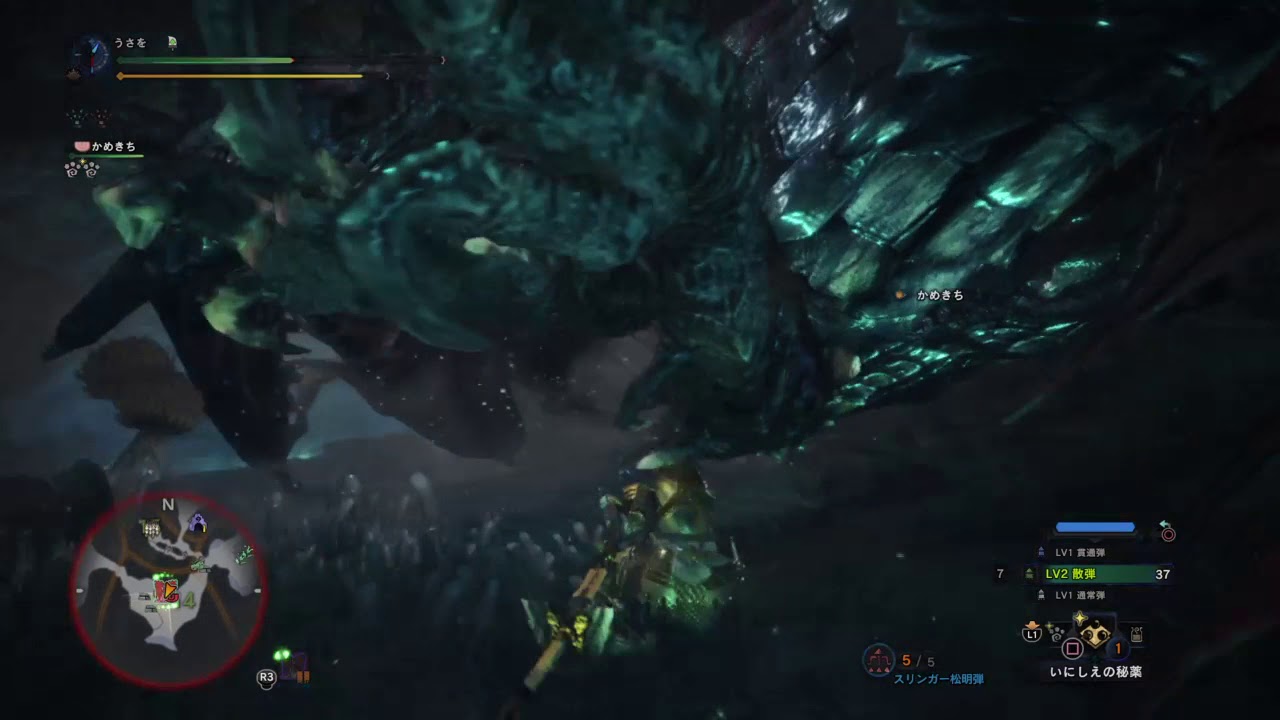Click the R3 button prompt icon
The height and width of the screenshot is (720, 1280).
tap(267, 678)
